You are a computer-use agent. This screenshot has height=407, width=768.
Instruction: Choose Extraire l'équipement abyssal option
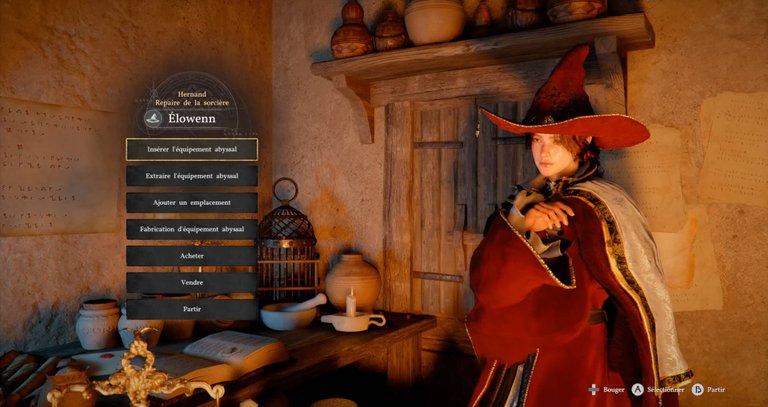[191, 176]
